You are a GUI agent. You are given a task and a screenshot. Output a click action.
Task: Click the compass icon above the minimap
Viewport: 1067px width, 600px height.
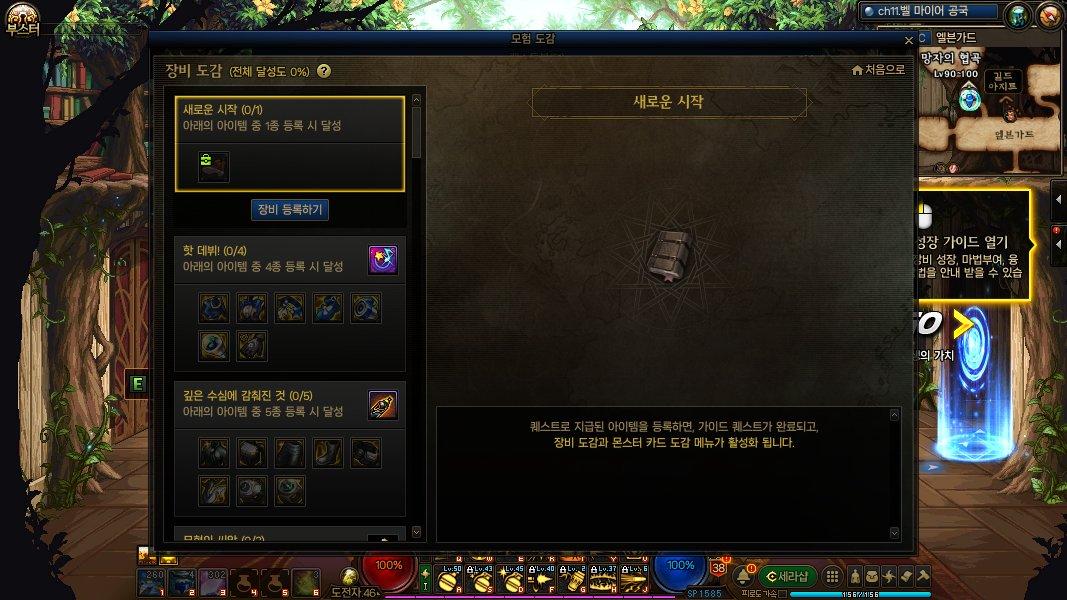[x=1049, y=15]
